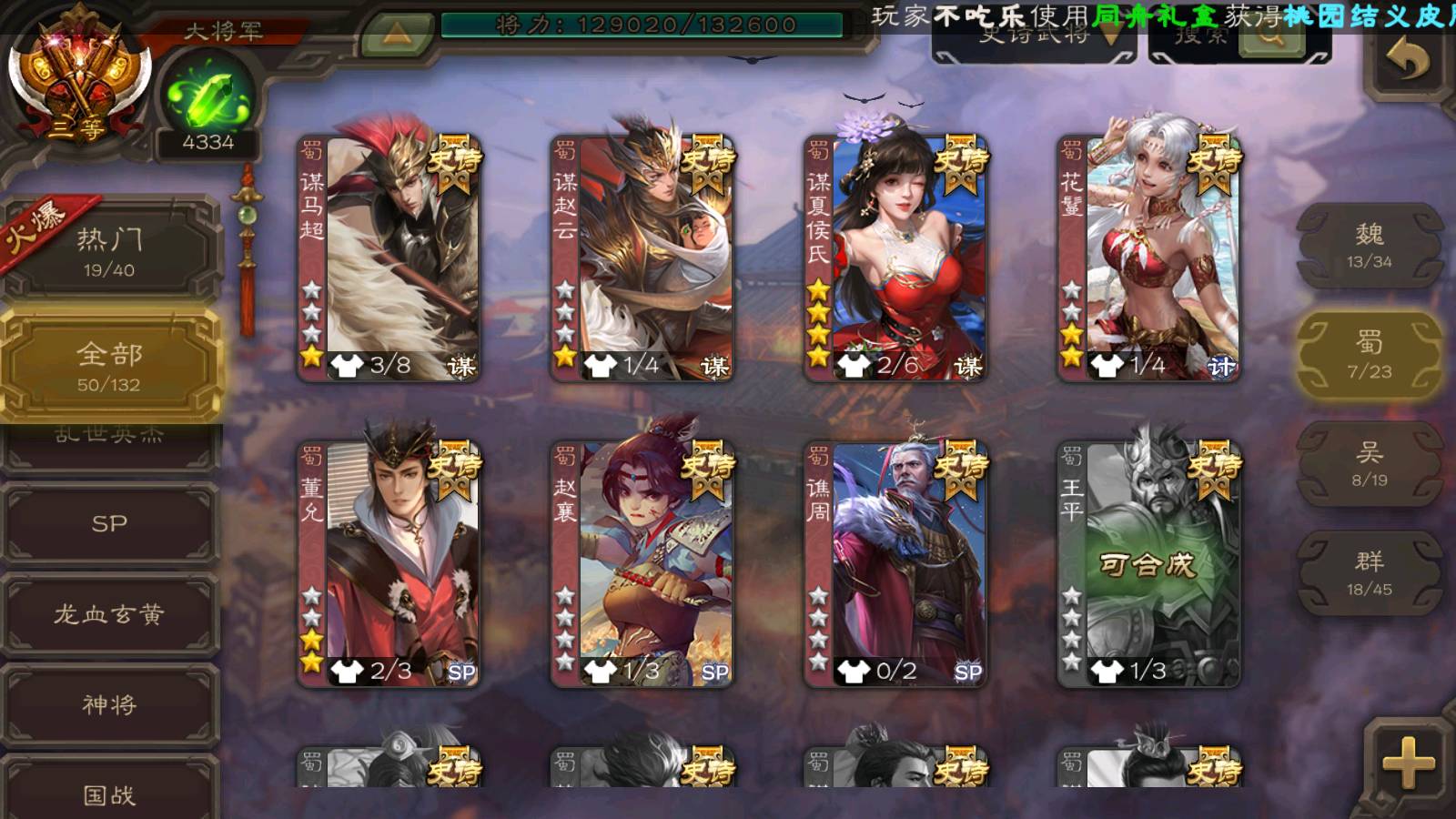The image size is (1456, 819).
Task: Select the 谋赵云 hero card
Action: pos(643,259)
